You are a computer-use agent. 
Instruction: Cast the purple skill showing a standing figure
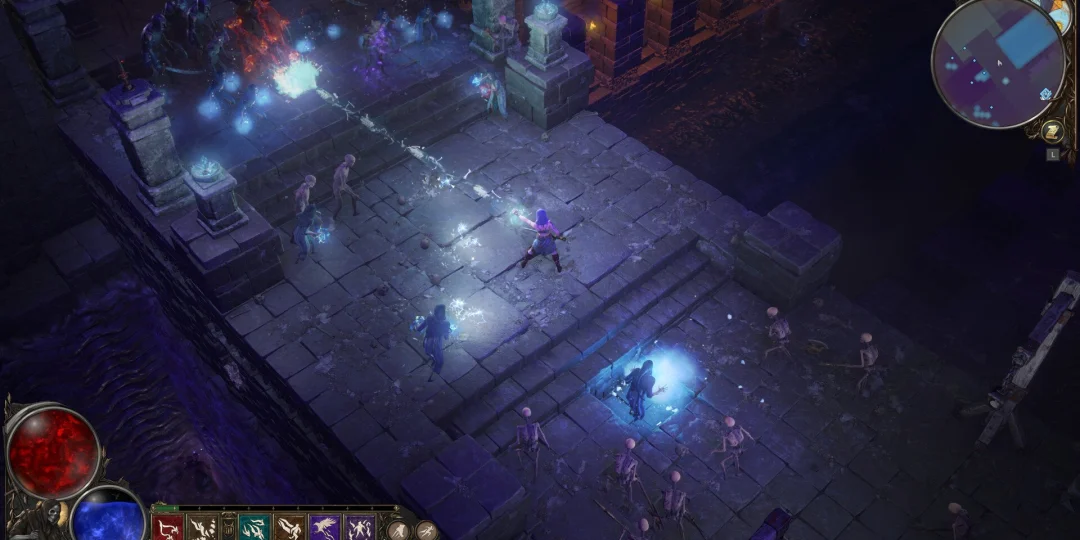(359, 527)
